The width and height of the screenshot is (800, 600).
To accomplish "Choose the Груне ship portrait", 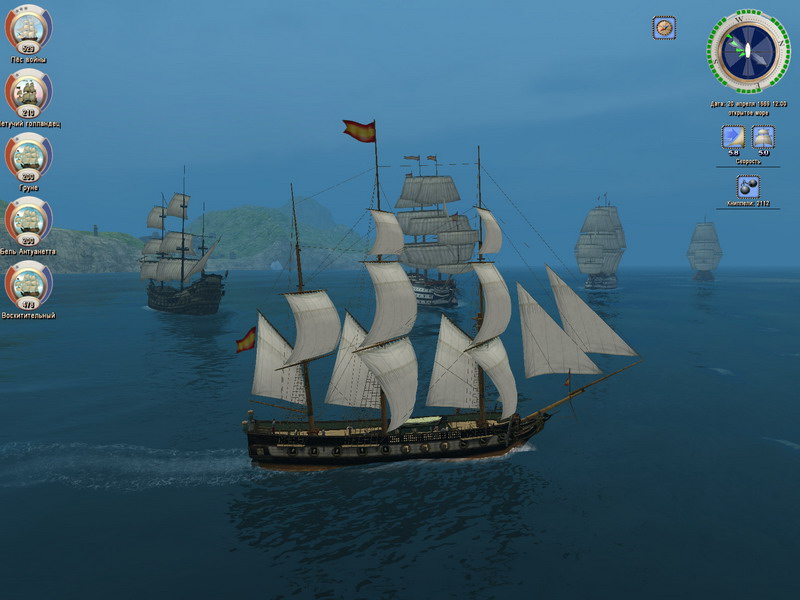I will [28, 156].
